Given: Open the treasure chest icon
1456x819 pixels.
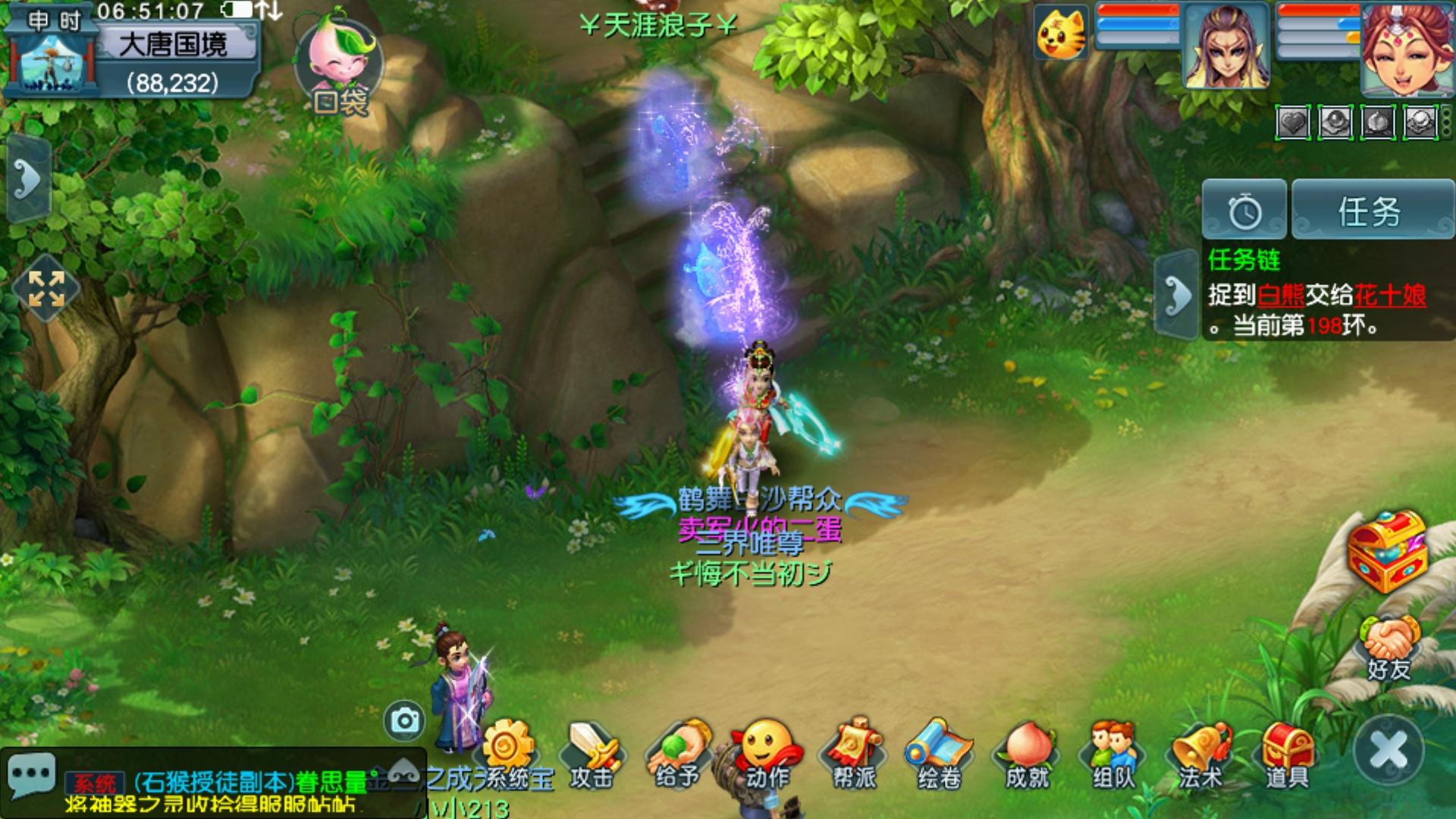Looking at the screenshot, I should click(x=1387, y=551).
